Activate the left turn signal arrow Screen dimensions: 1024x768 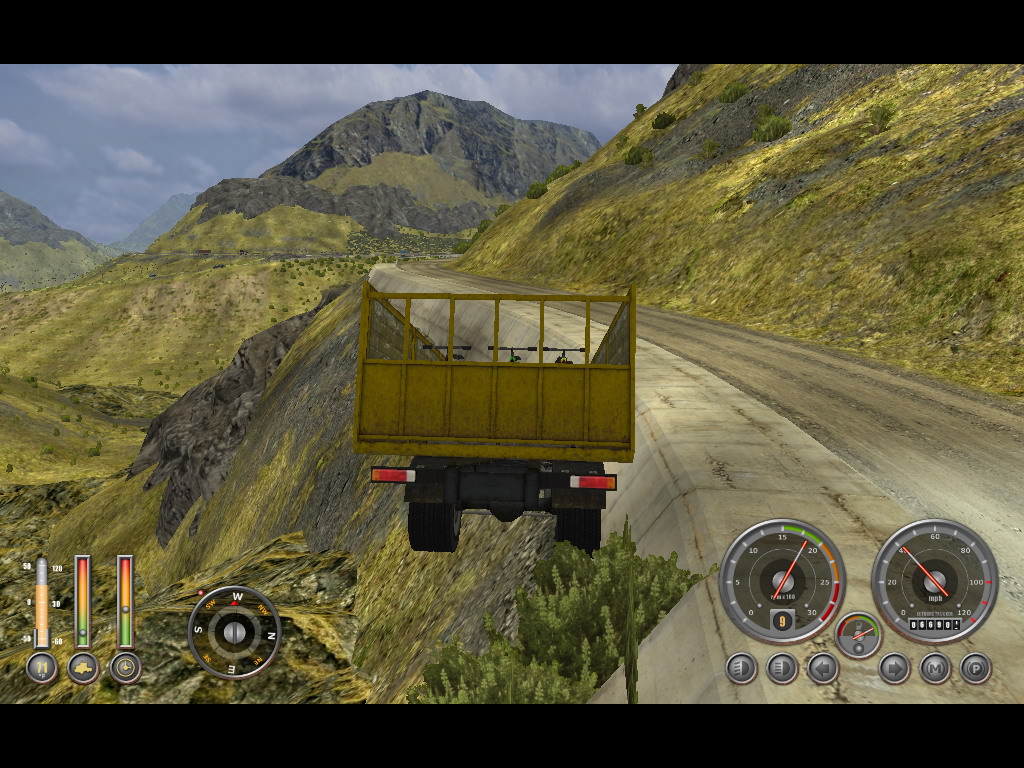[x=823, y=667]
